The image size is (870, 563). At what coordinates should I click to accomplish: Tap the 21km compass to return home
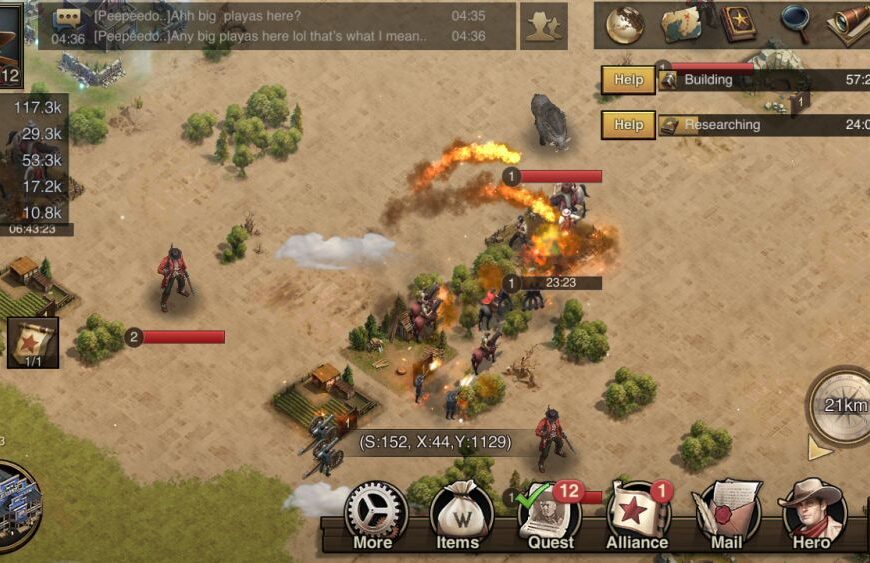pos(840,404)
